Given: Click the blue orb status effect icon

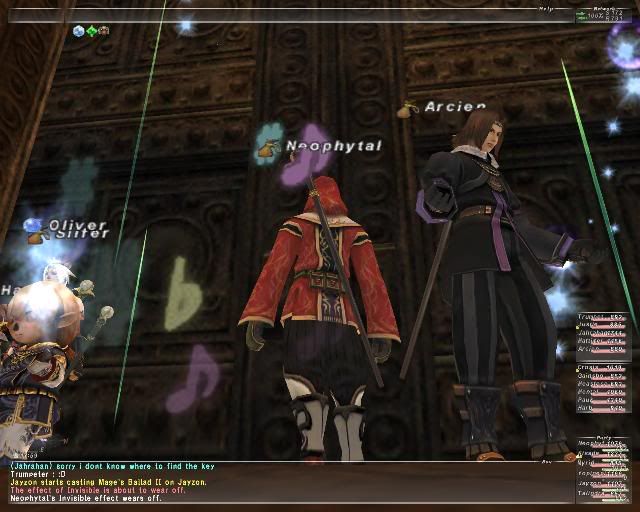Looking at the screenshot, I should pyautogui.click(x=78, y=31).
